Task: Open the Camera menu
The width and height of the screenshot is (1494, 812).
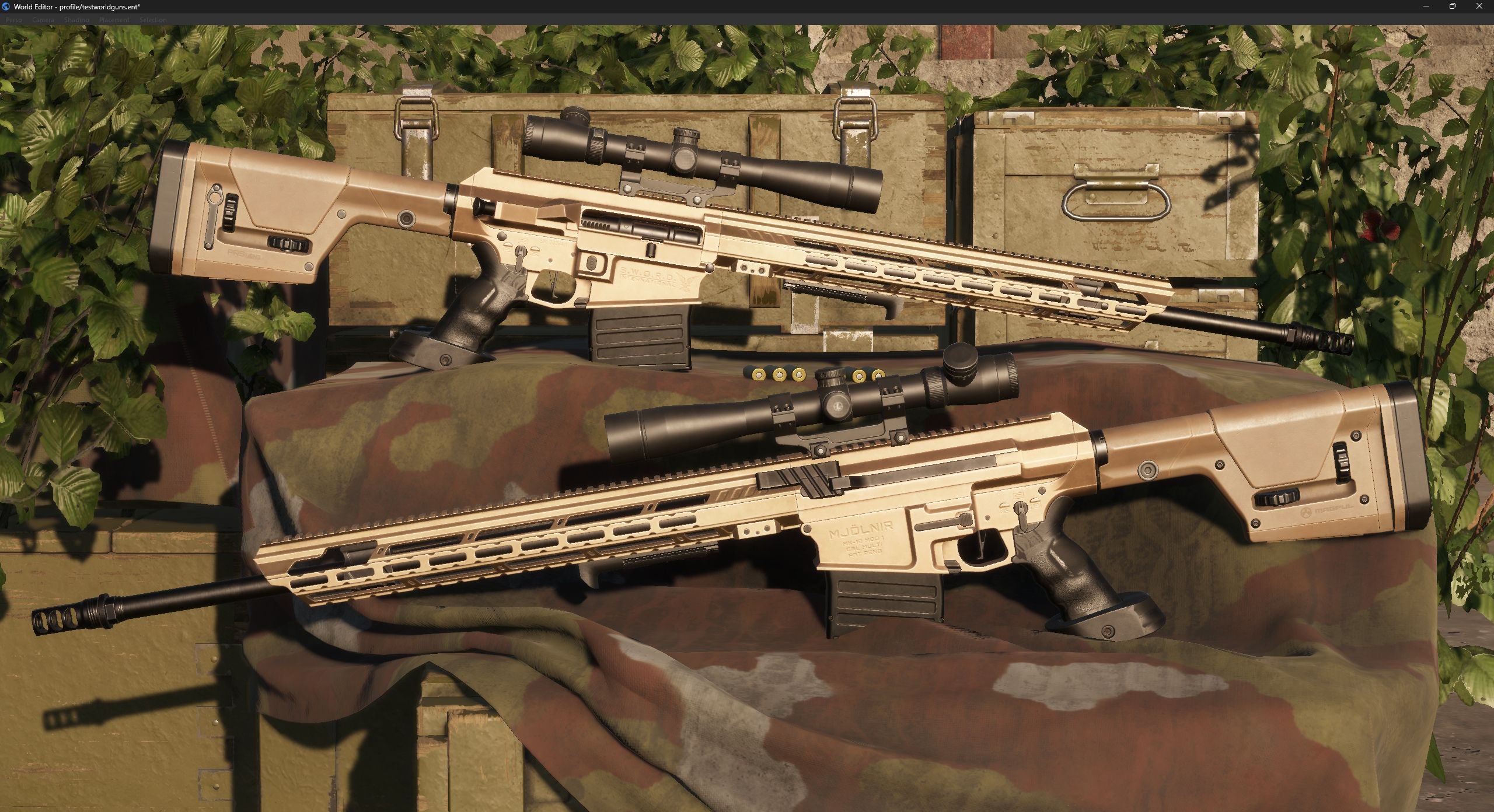Action: point(43,19)
